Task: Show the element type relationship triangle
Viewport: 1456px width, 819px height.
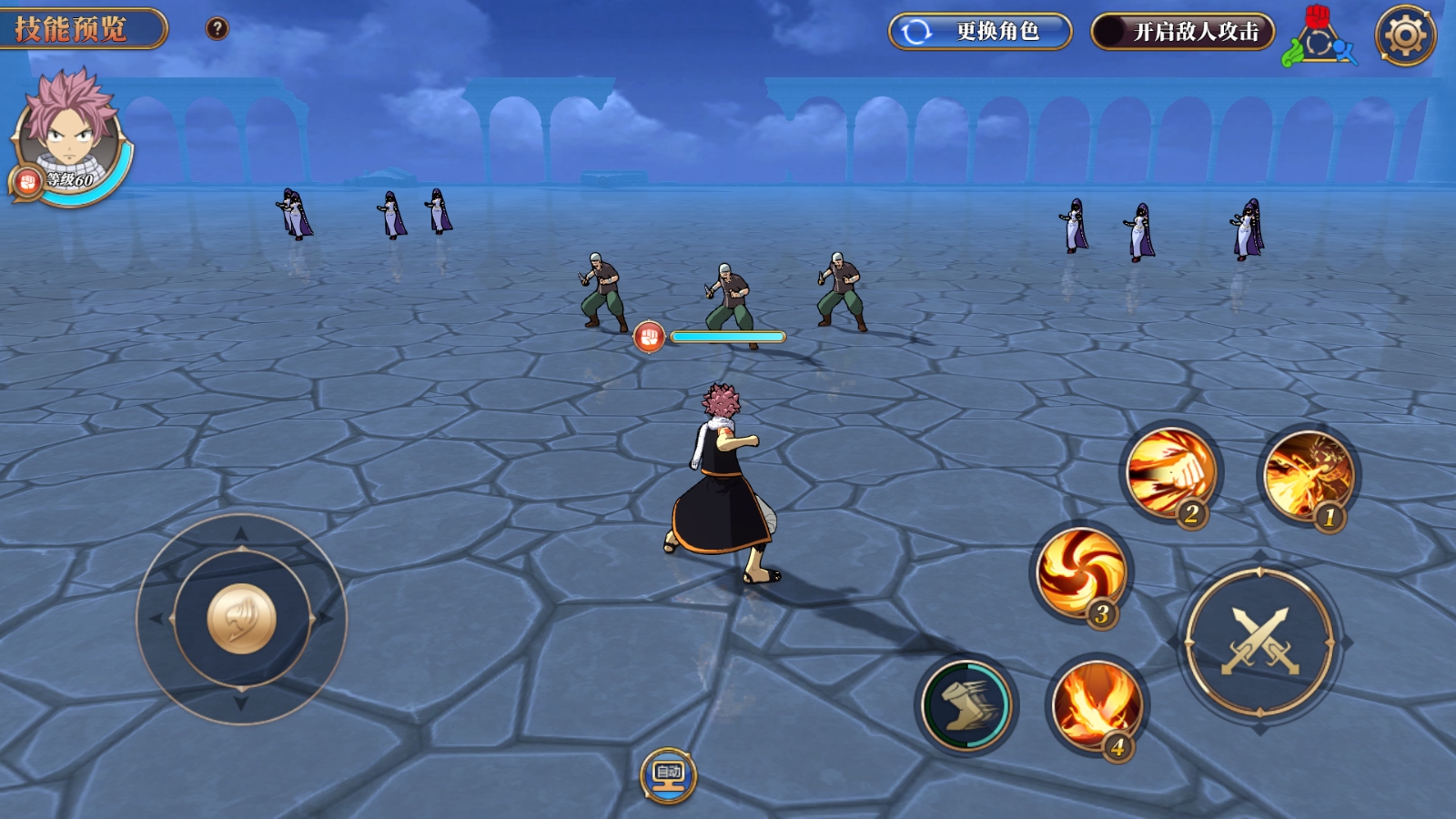Action: 1319,38
